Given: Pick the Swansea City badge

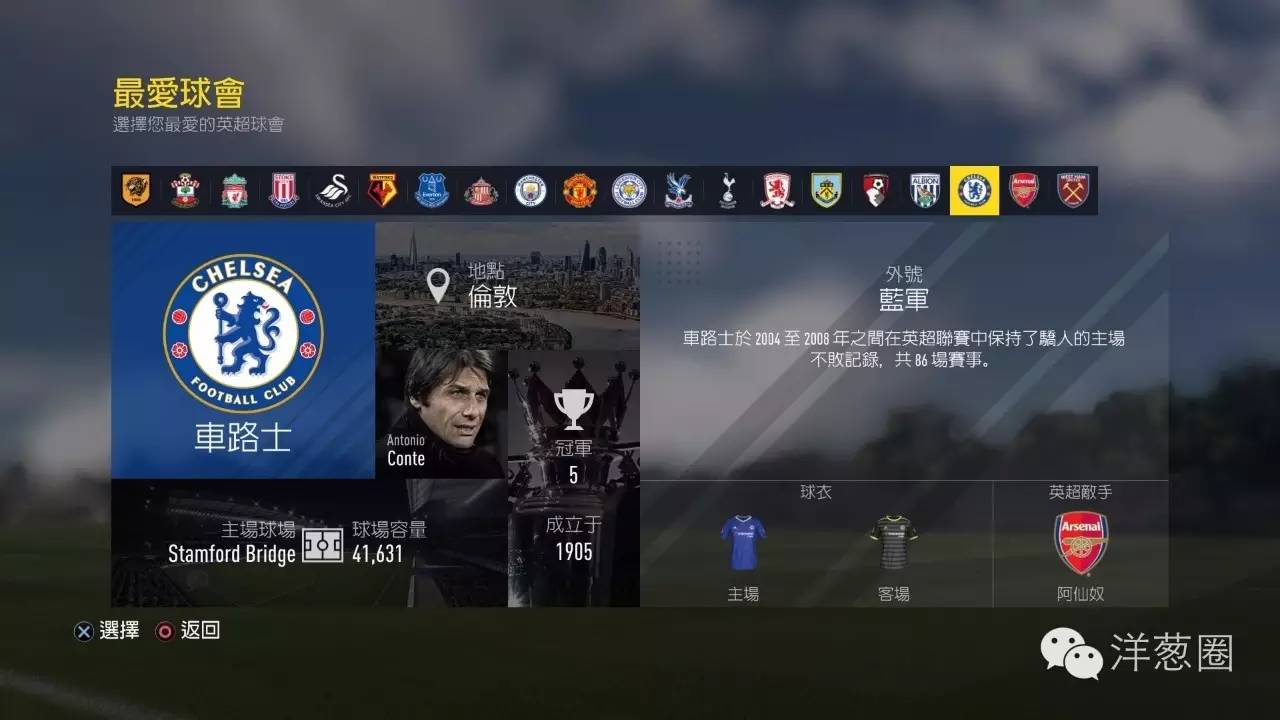Looking at the screenshot, I should [x=334, y=190].
